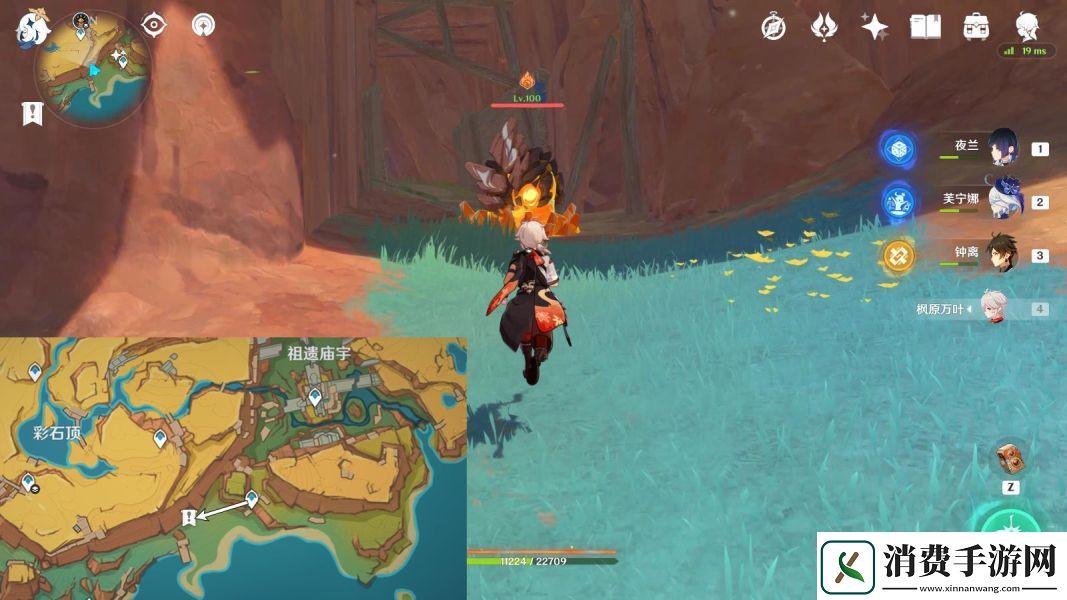Open the world map from the minimap
Screen dimensions: 1067x600
[92, 68]
